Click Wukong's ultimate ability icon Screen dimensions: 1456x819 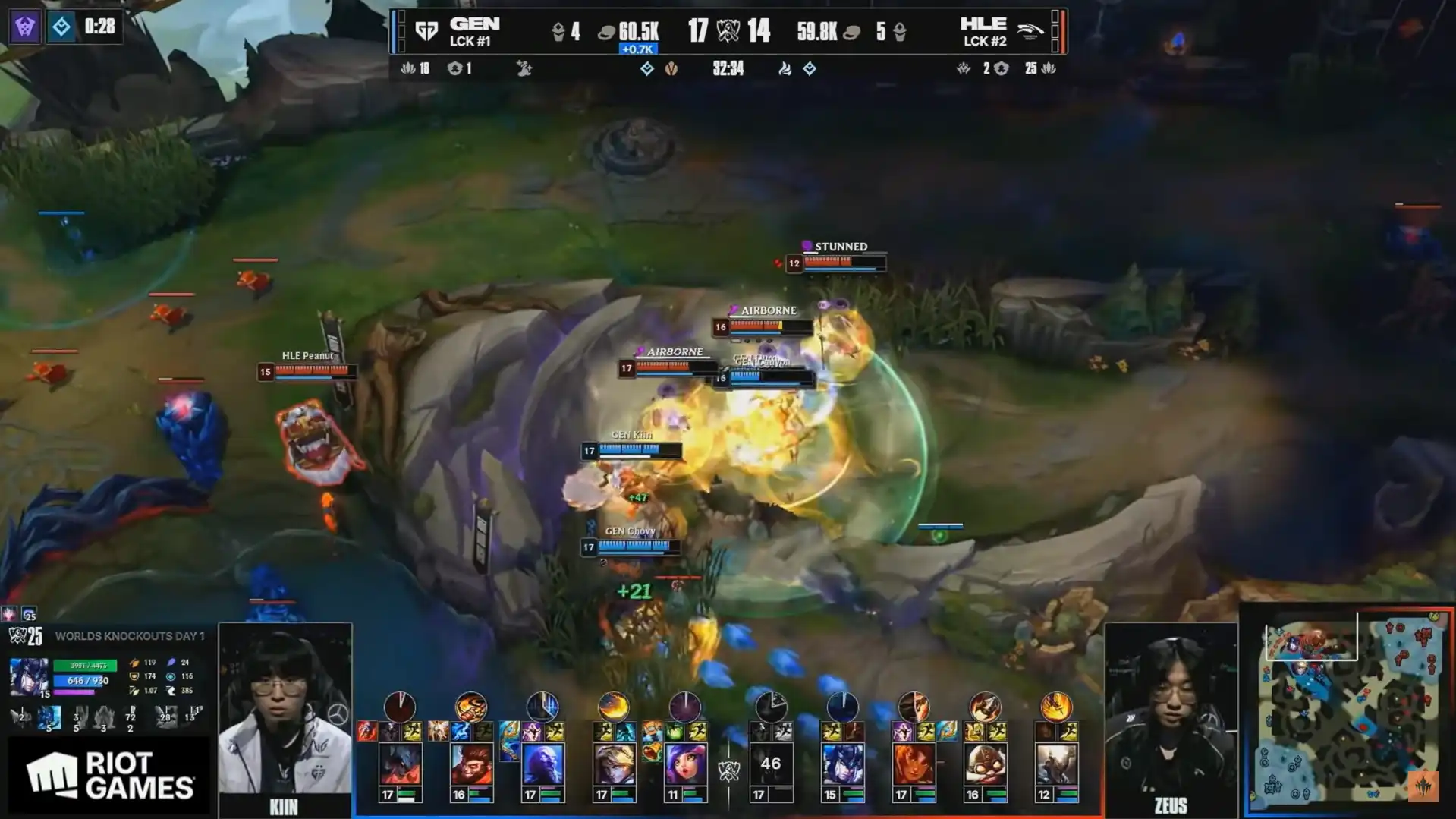[471, 707]
